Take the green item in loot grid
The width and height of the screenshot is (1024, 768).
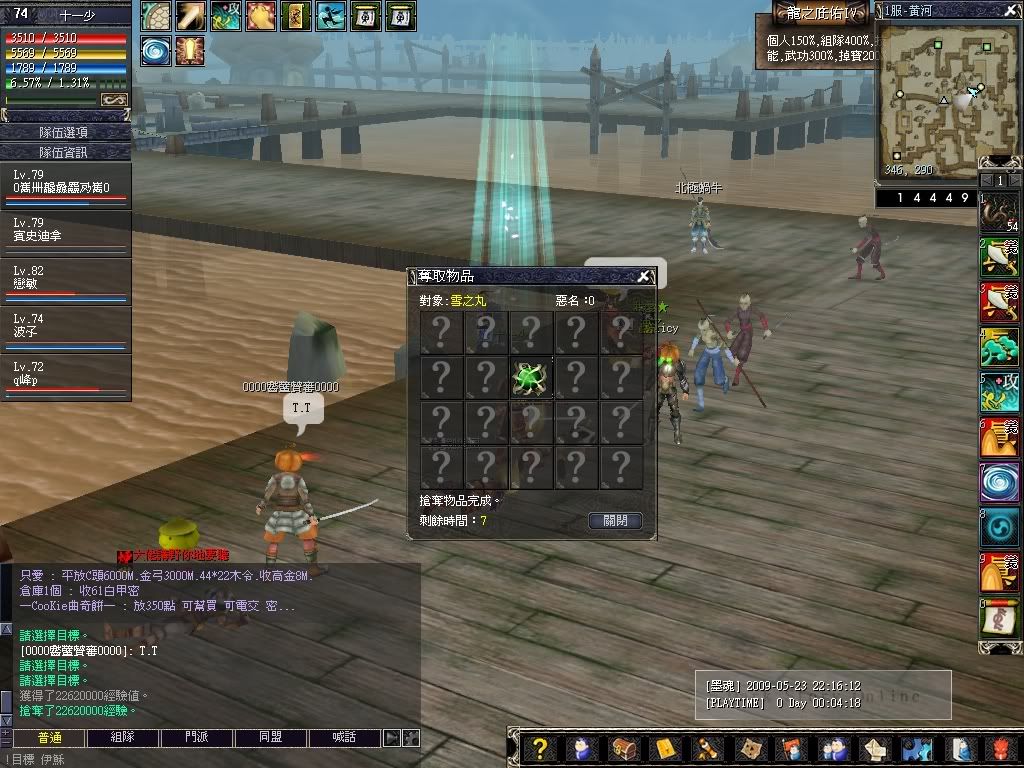pyautogui.click(x=529, y=378)
